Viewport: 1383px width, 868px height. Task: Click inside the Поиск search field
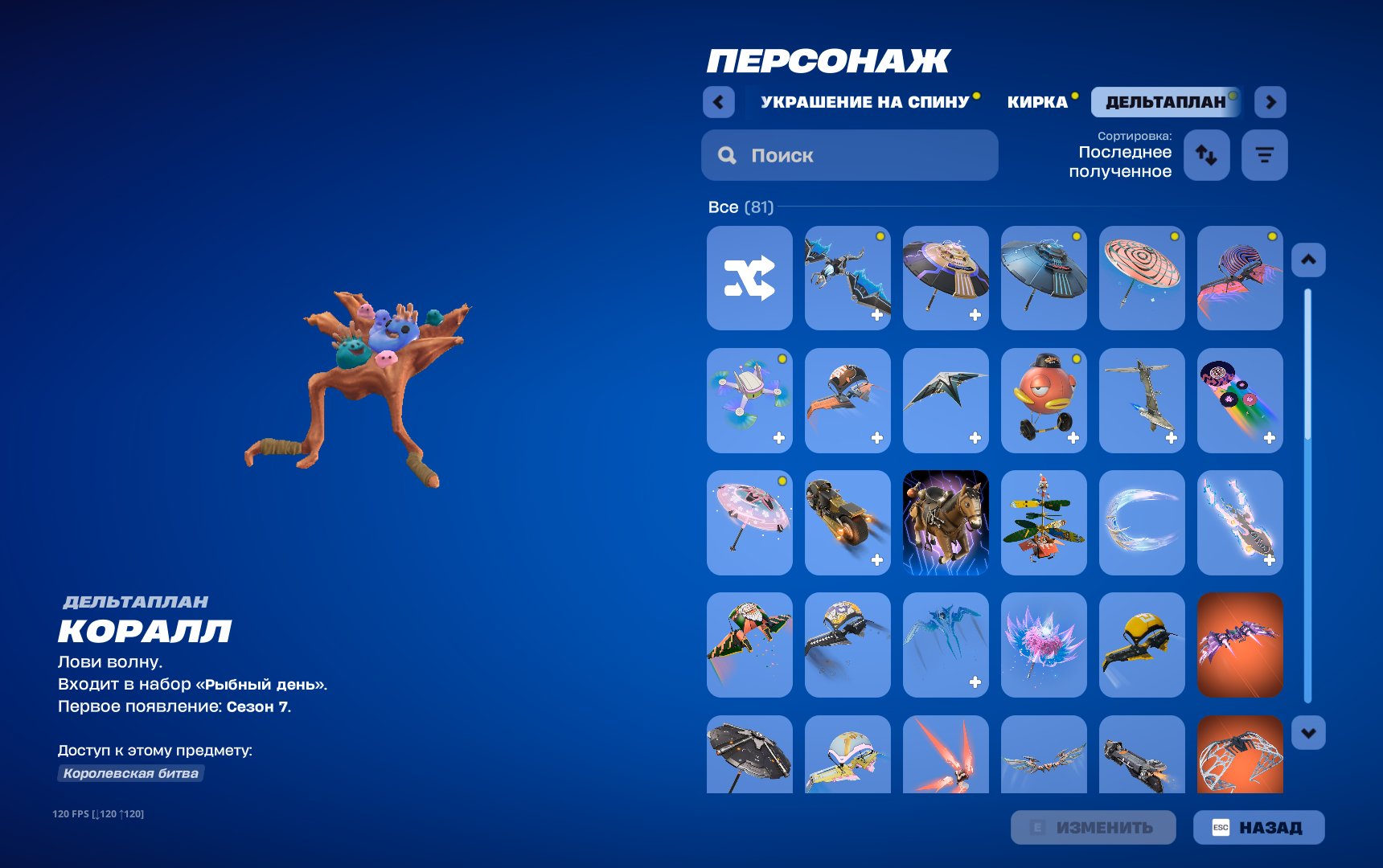click(x=849, y=155)
